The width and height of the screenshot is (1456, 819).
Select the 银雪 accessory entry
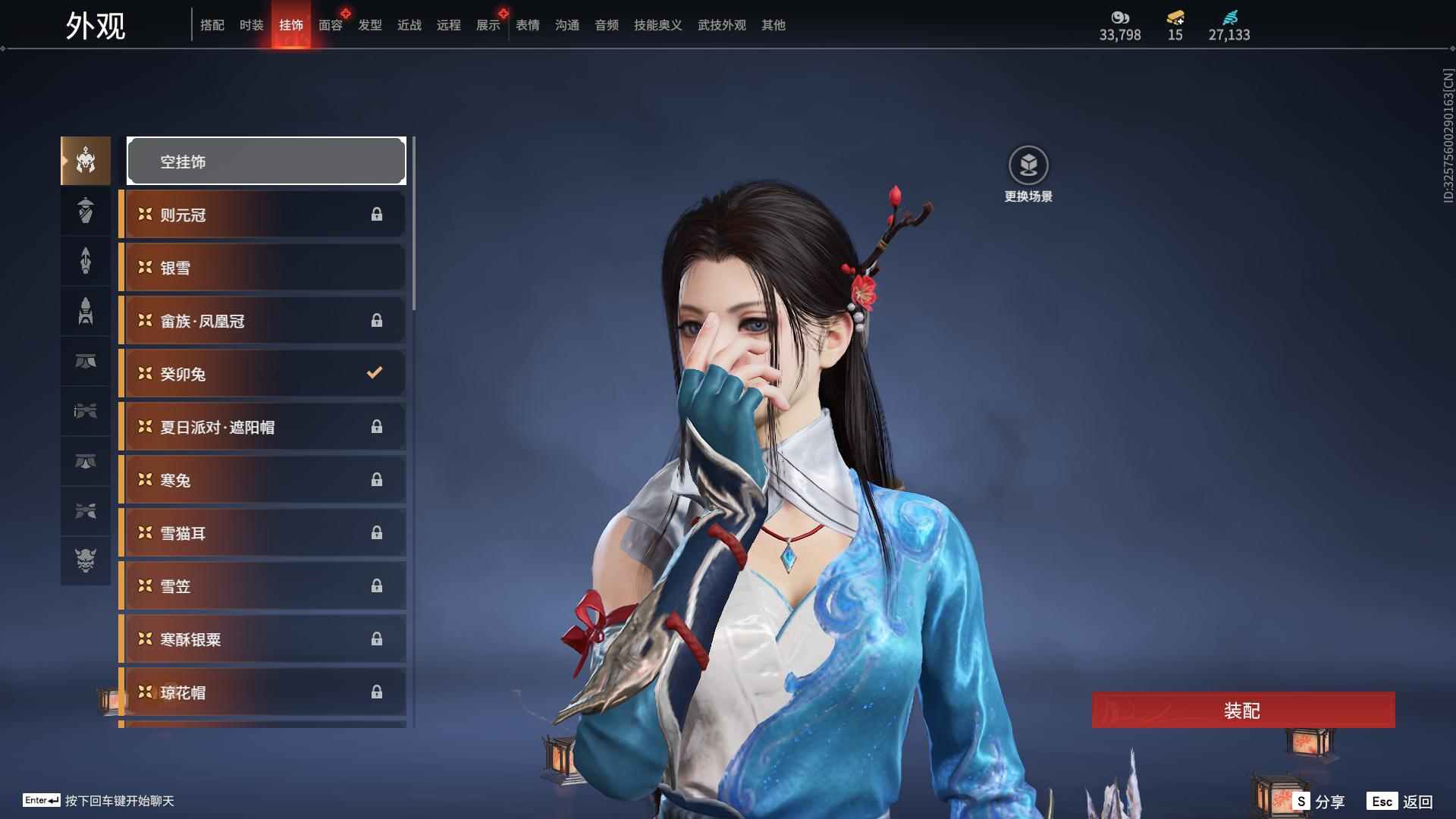point(262,267)
